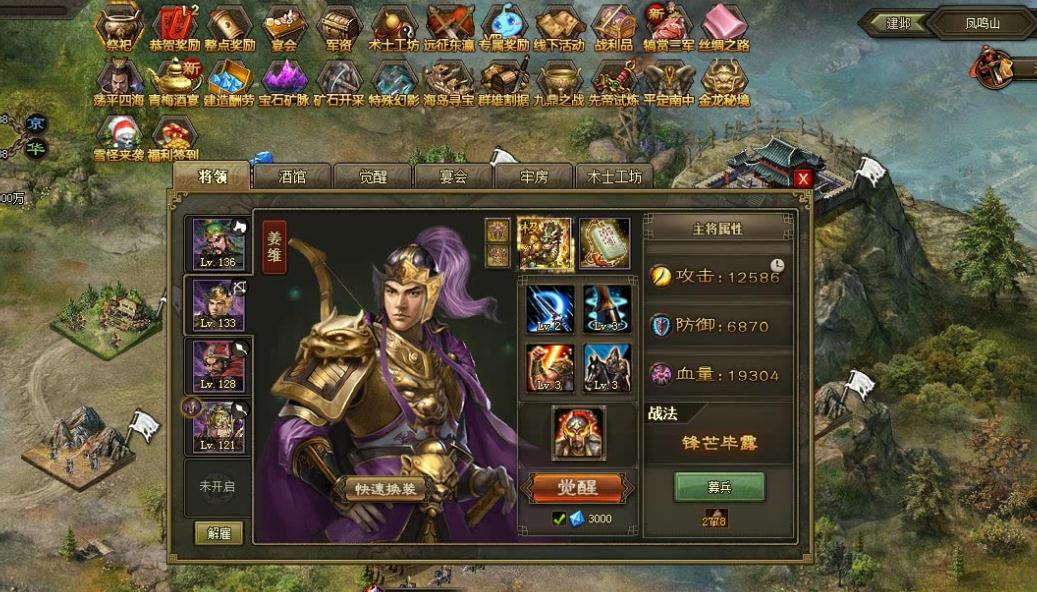Switch to the 酒馆 tavern tab
The height and width of the screenshot is (592, 1037).
click(x=291, y=177)
